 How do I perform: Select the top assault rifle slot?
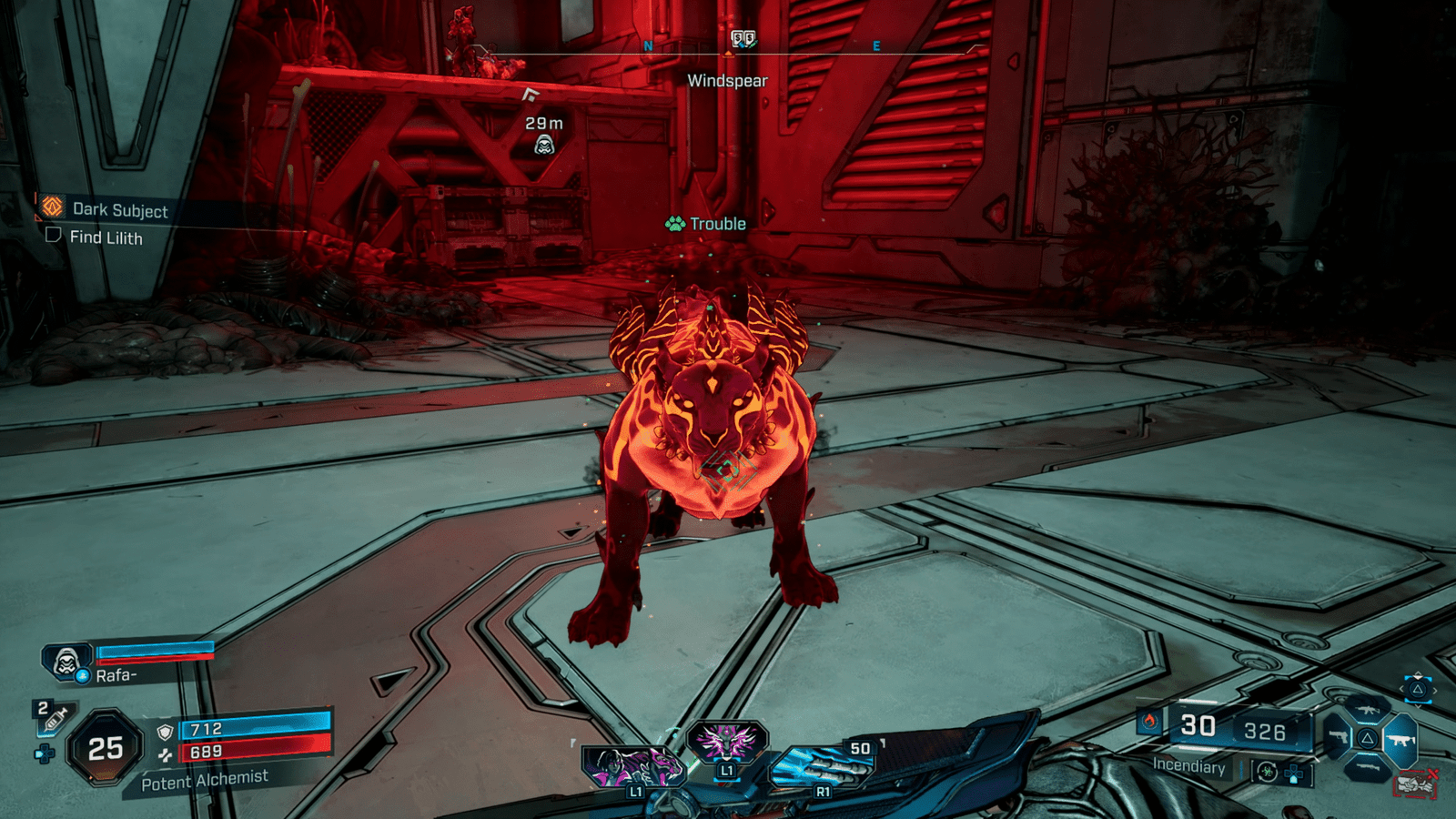1367,710
